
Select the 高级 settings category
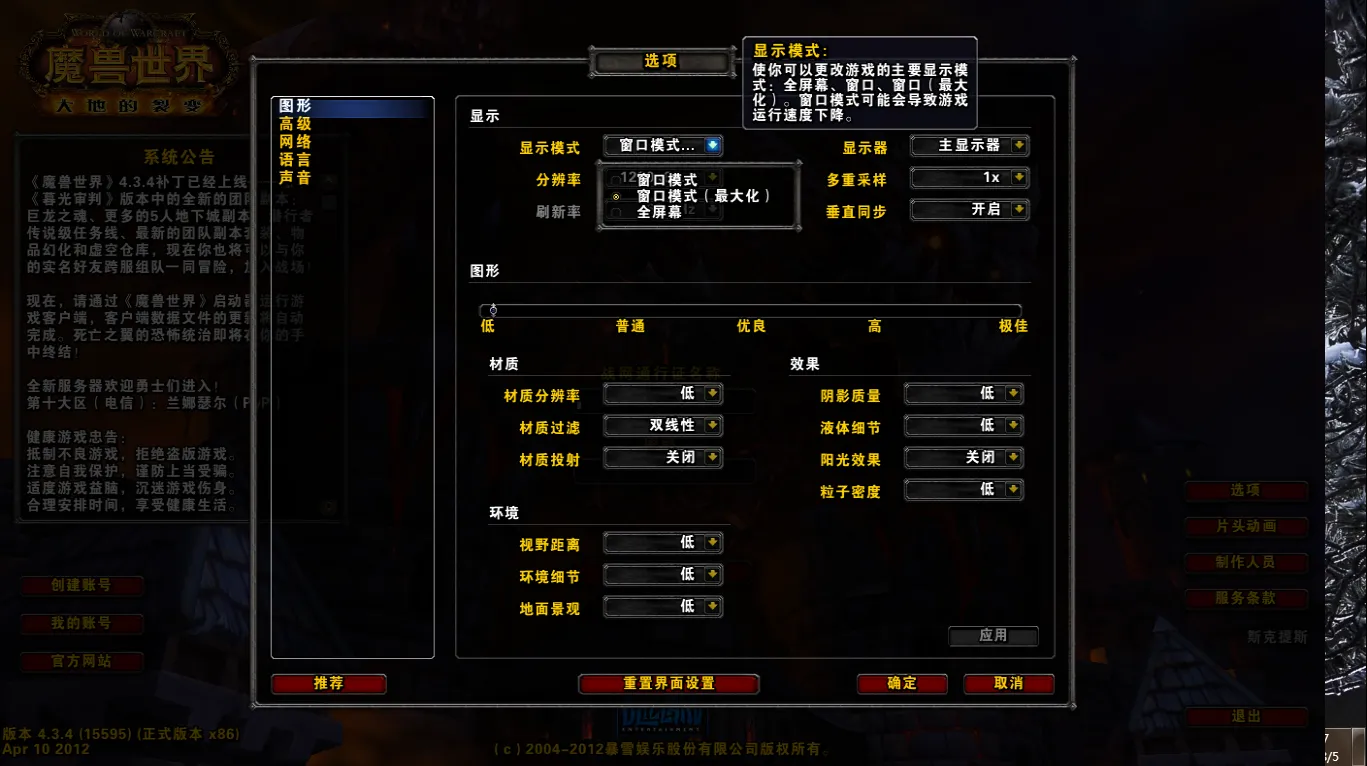[295, 124]
